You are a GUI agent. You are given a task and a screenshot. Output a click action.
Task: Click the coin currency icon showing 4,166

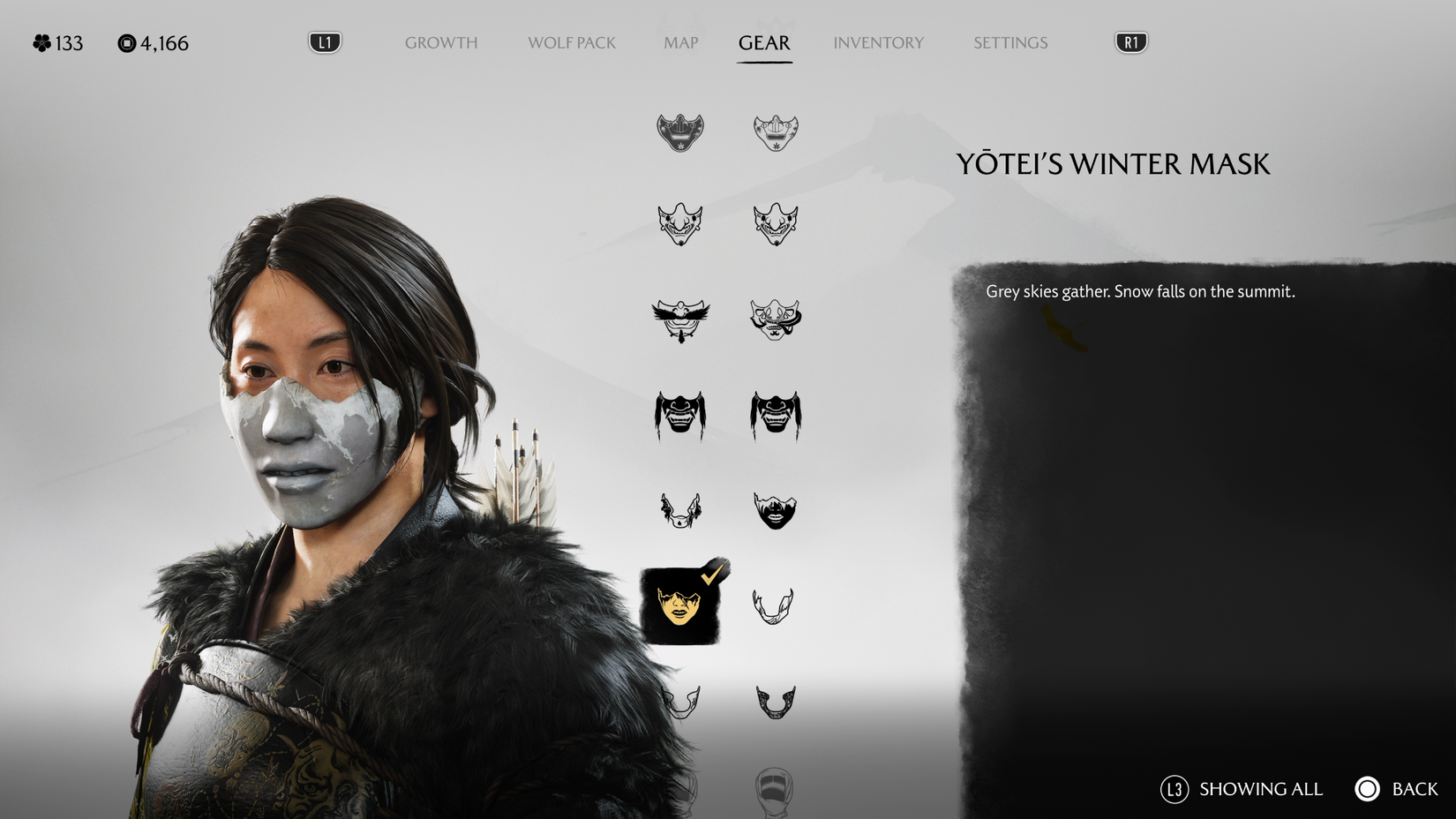coord(126,41)
